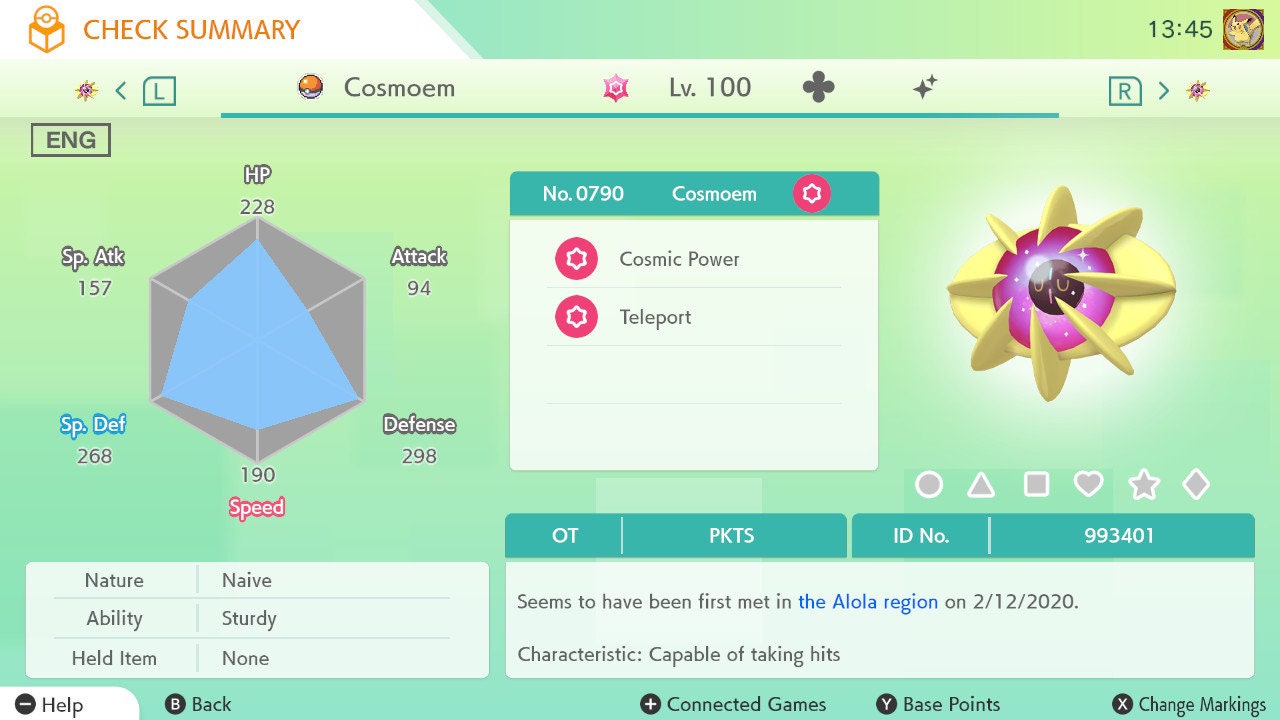Show Base Points view
Viewport: 1280px width, 720px height.
(938, 705)
